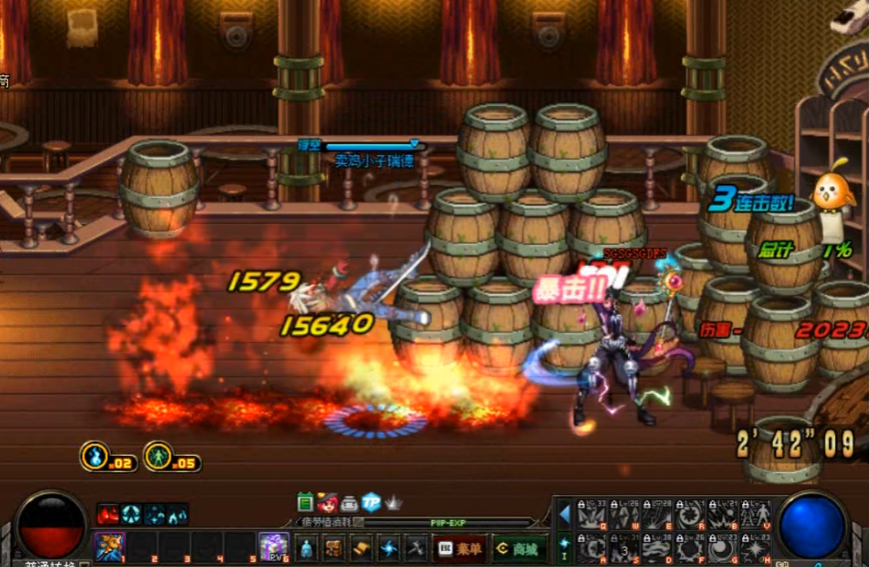Activate the skill on hotkey G
The height and width of the screenshot is (567, 869).
724,549
